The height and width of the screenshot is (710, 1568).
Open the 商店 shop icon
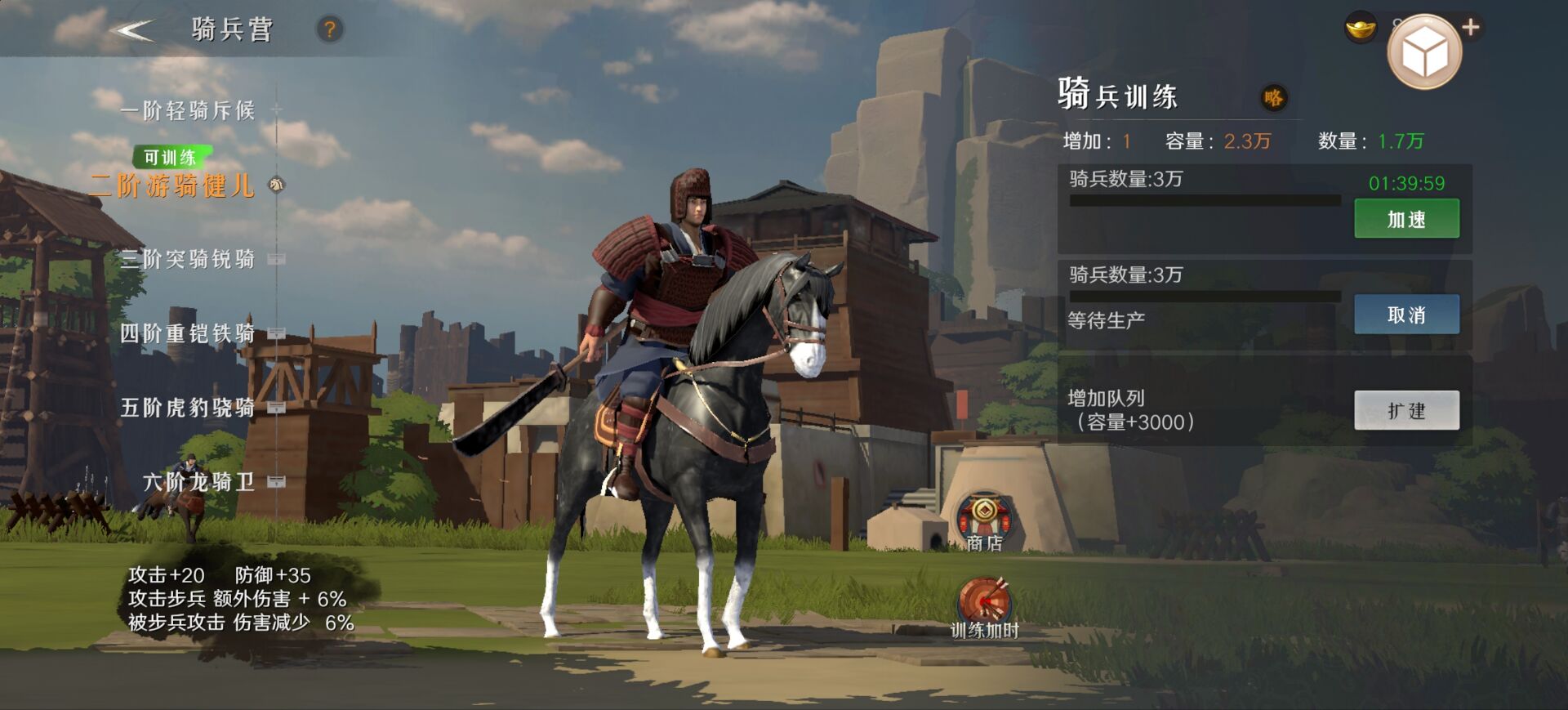[984, 521]
